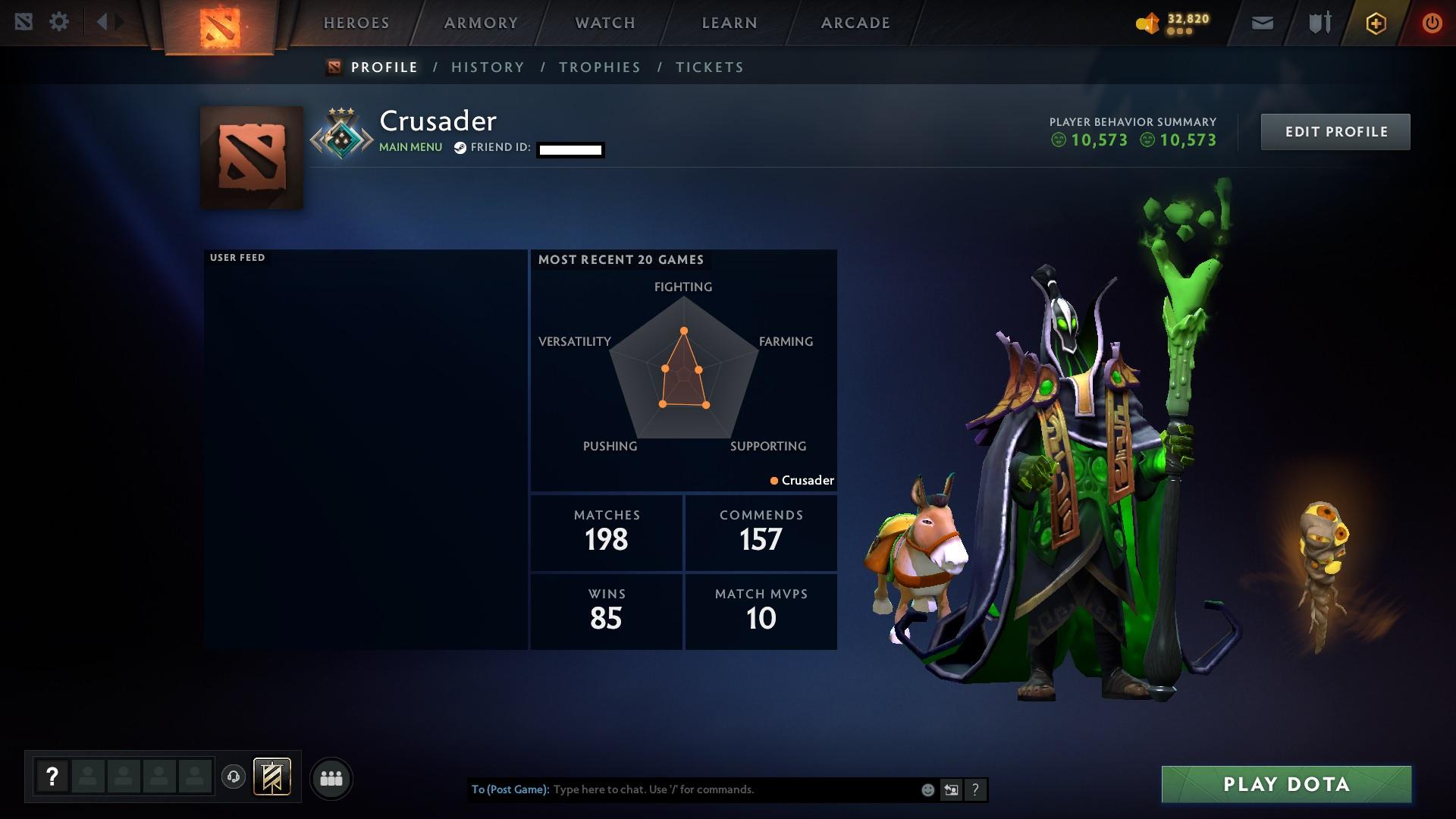Click the post-game chat input field
Image resolution: width=1456 pixels, height=819 pixels.
tap(720, 789)
